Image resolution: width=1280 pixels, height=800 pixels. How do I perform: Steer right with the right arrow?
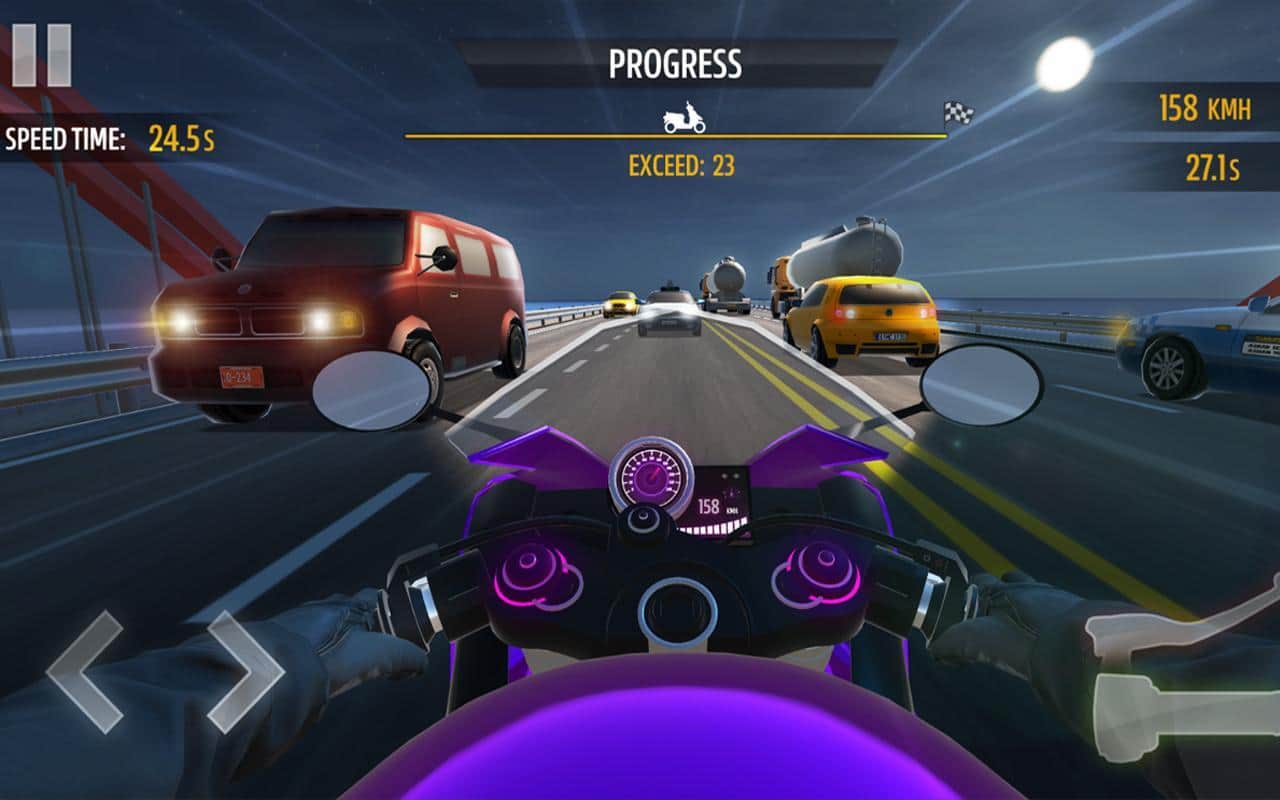pos(245,671)
